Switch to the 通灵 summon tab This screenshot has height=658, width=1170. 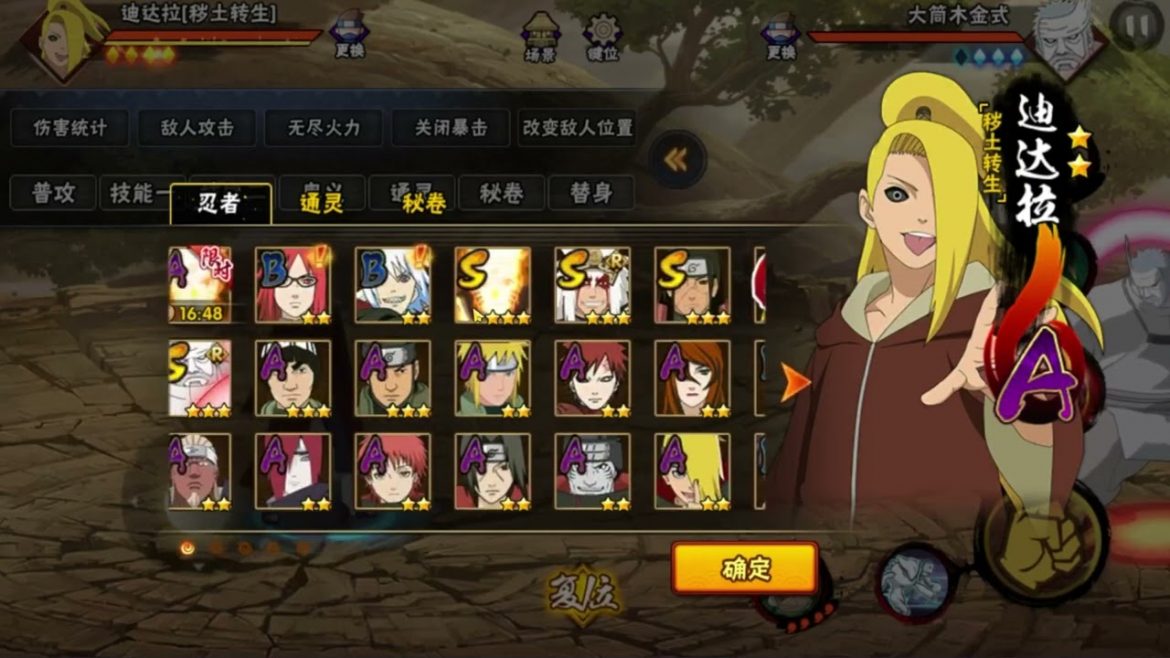point(322,203)
